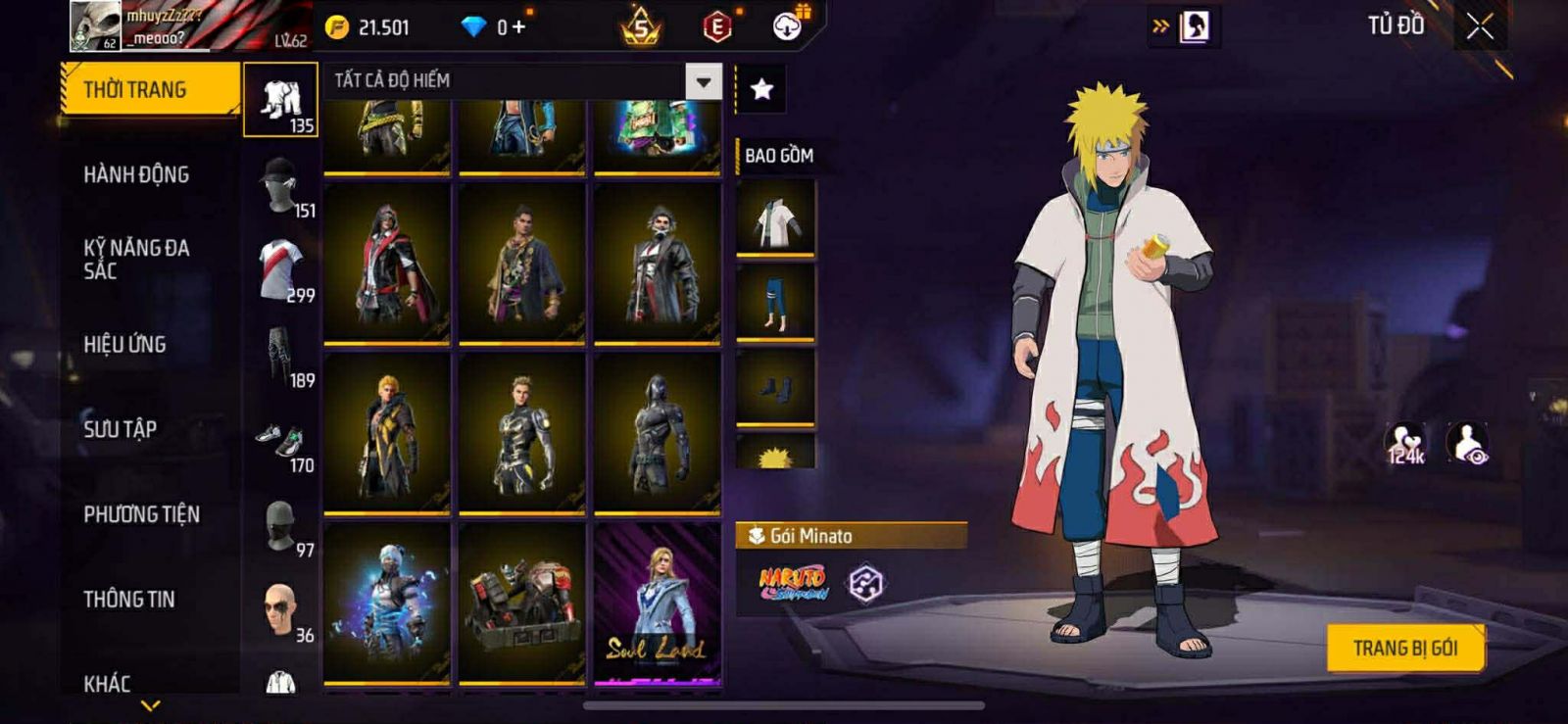This screenshot has width=1568, height=724.
Task: Select the all-black armored outfit bundle
Action: 657,432
